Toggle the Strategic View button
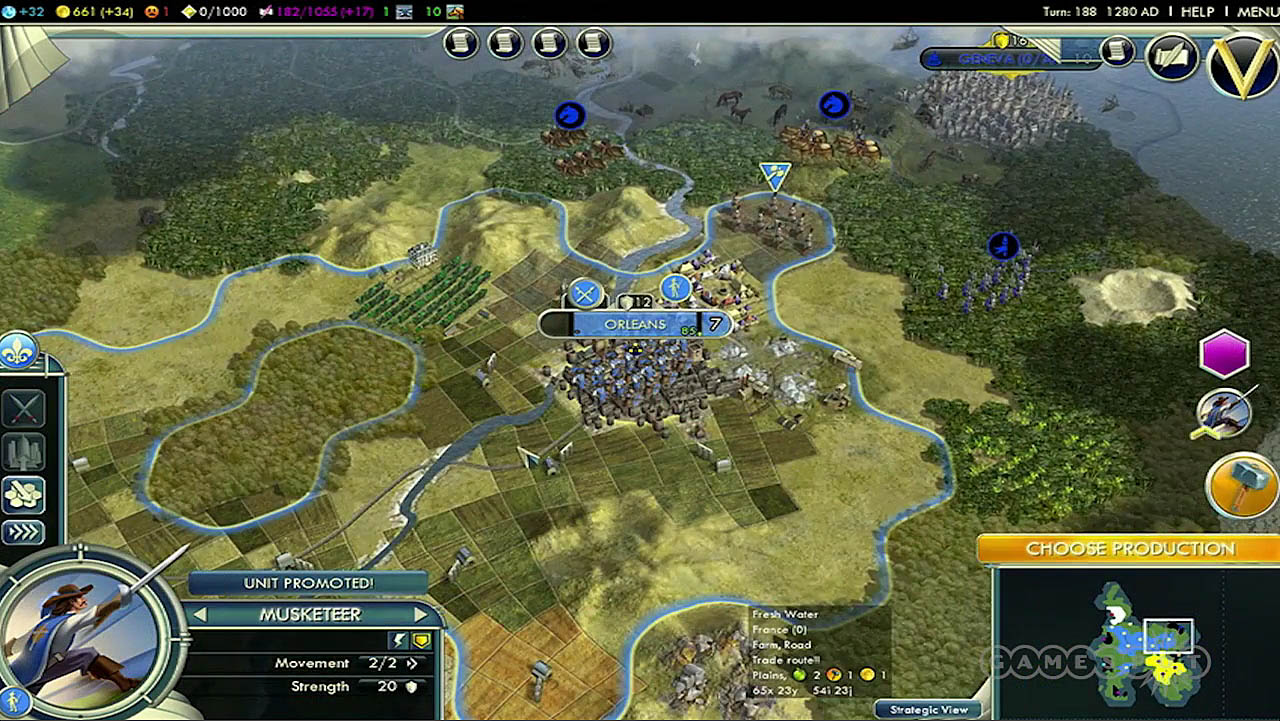The height and width of the screenshot is (721, 1280). point(929,709)
